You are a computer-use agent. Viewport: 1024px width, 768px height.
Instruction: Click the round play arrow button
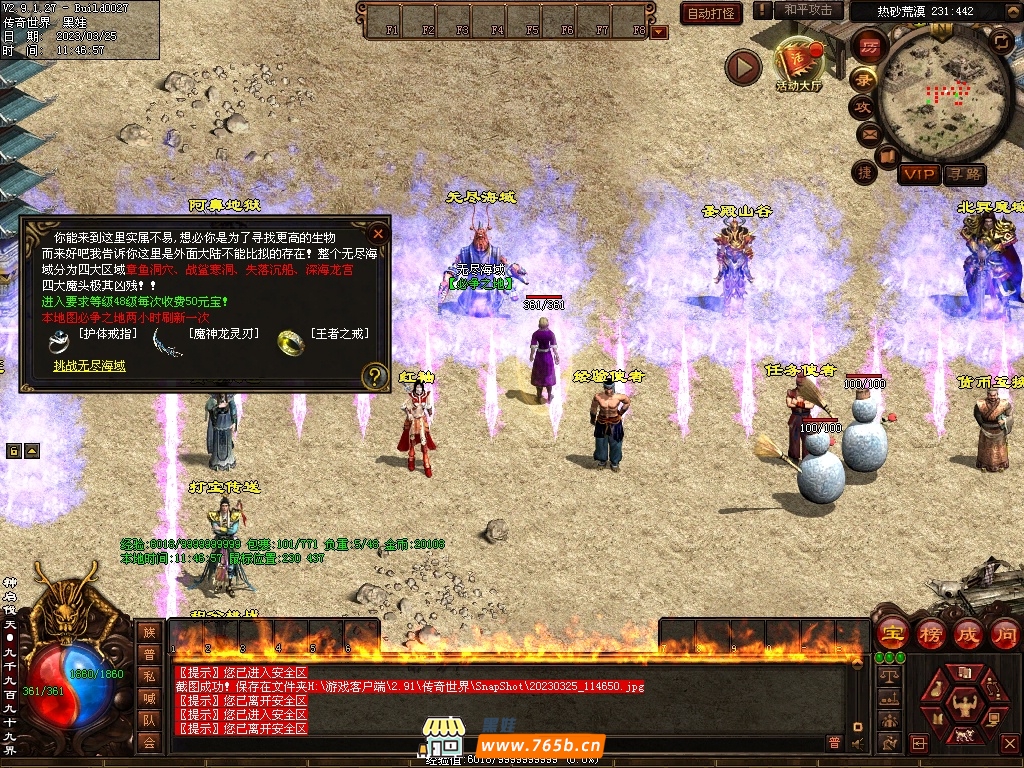pyautogui.click(x=743, y=67)
